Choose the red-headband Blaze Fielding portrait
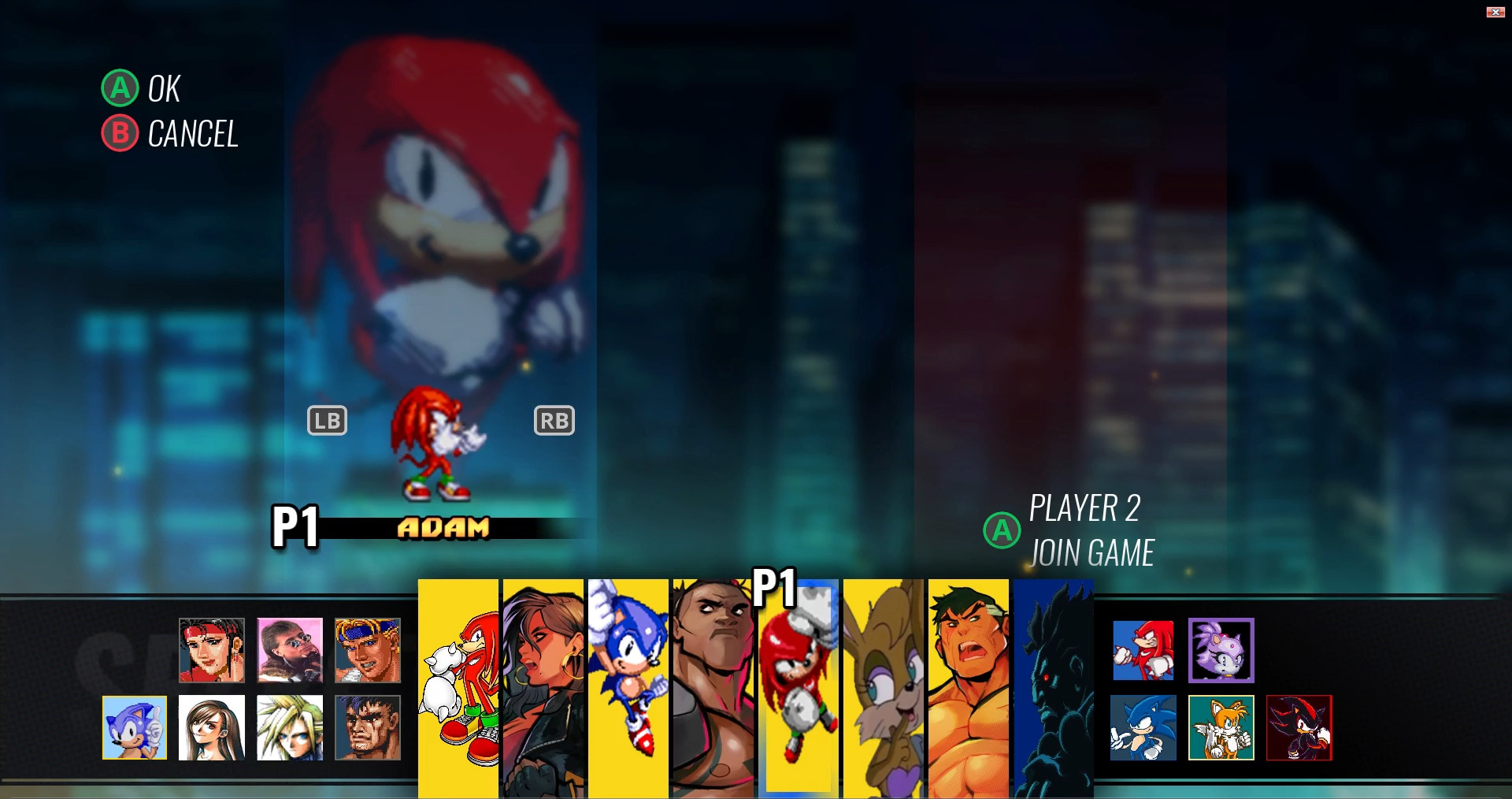Screen dimensions: 1512x799 click(x=212, y=651)
